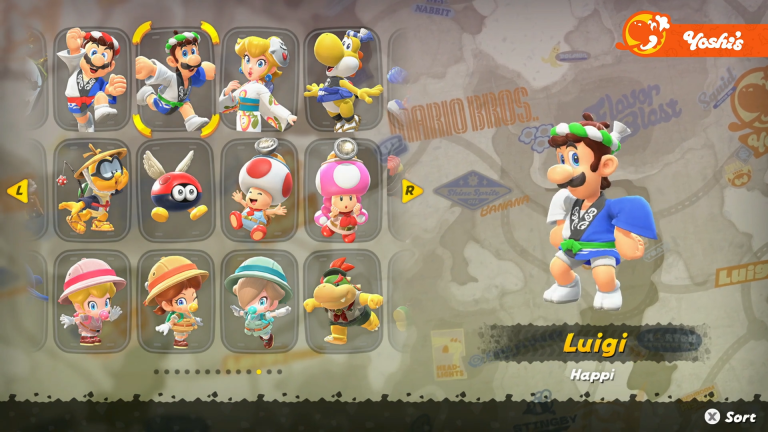Image resolution: width=768 pixels, height=432 pixels.
Task: Choose the straw-hat Lakitu with fishing rod
Action: 92,190
